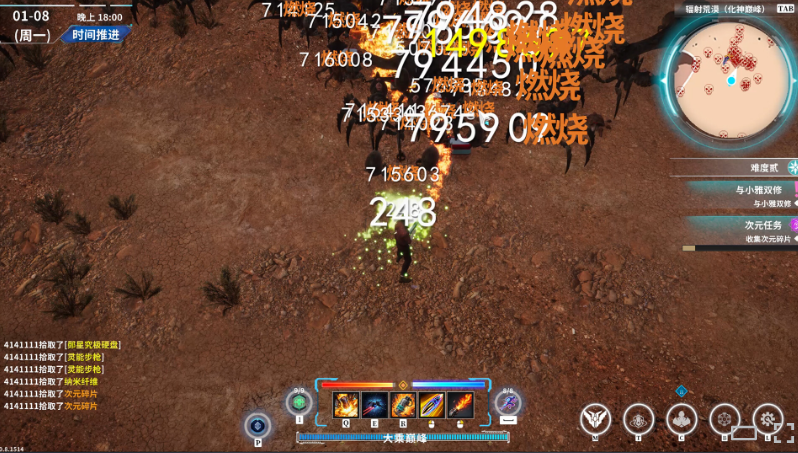798x453 pixels.
Task: Select the purple weapon item slot
Action: tap(508, 403)
